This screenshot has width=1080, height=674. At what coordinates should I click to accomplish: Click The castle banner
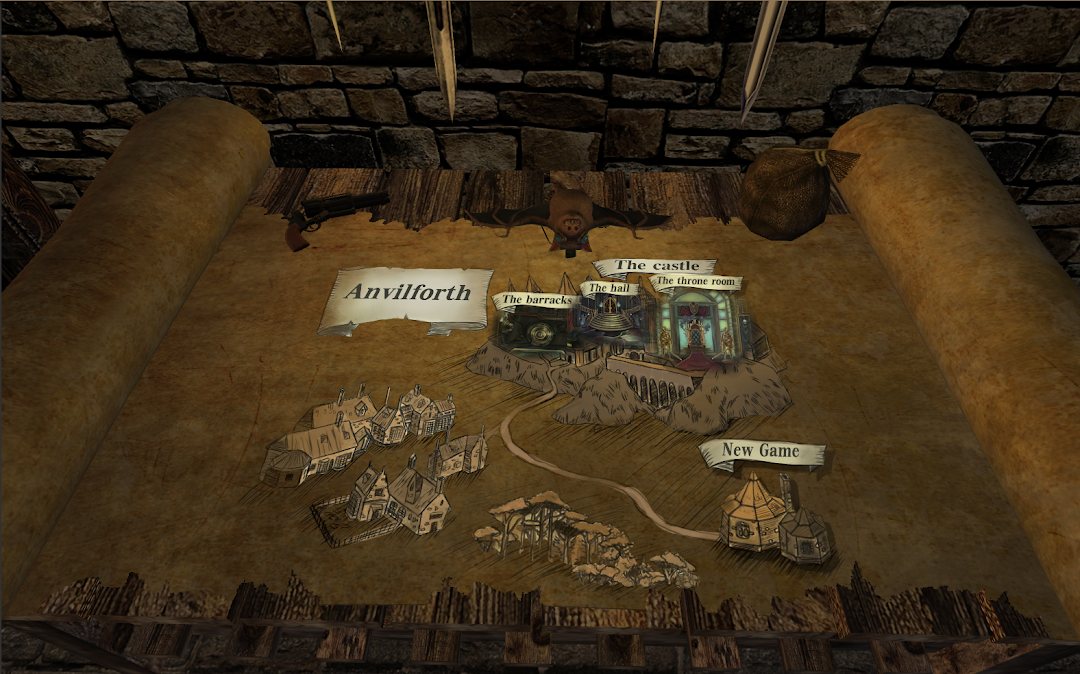[656, 266]
